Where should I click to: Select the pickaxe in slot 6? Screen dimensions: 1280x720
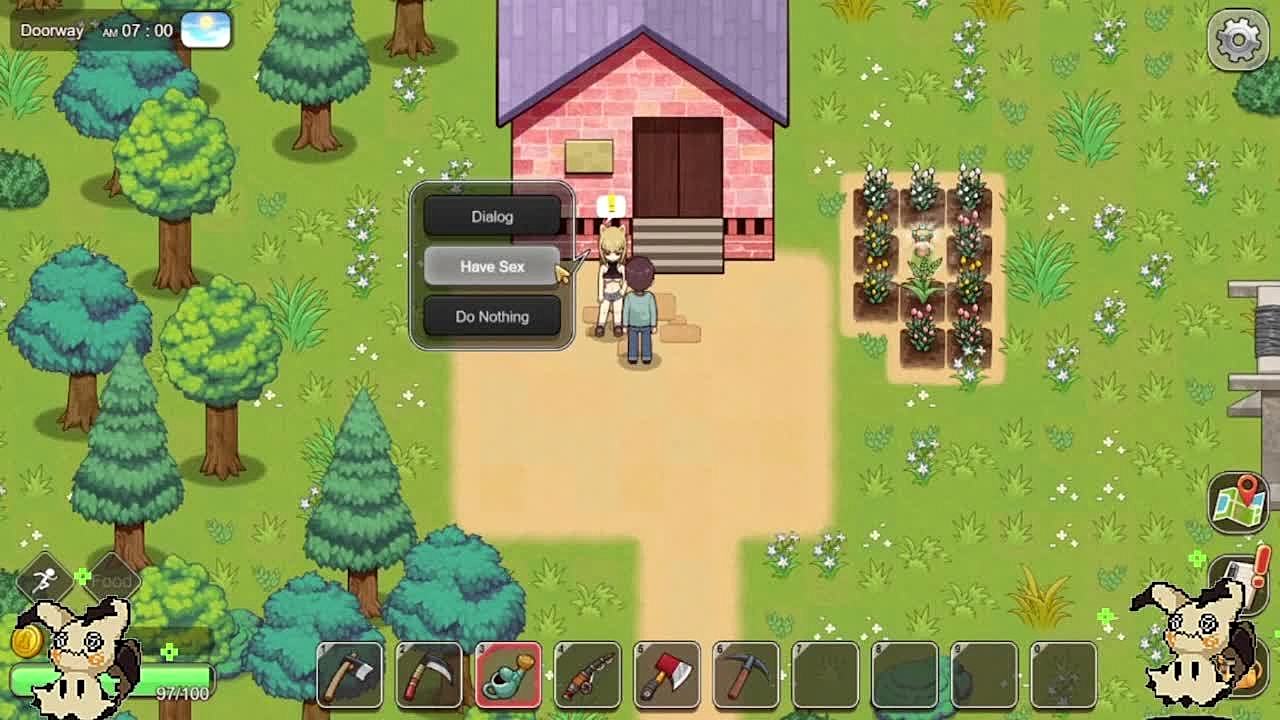[x=745, y=675]
